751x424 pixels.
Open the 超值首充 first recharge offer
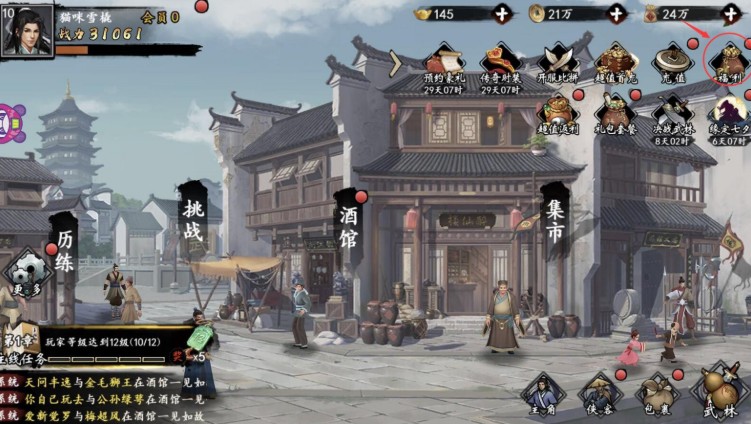tap(616, 64)
